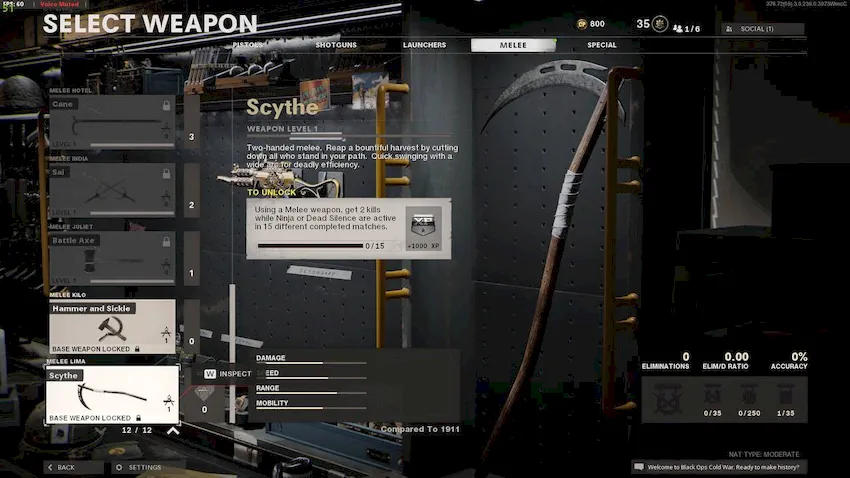This screenshot has height=478, width=850.
Task: Go back with the Back button
Action: click(x=66, y=467)
